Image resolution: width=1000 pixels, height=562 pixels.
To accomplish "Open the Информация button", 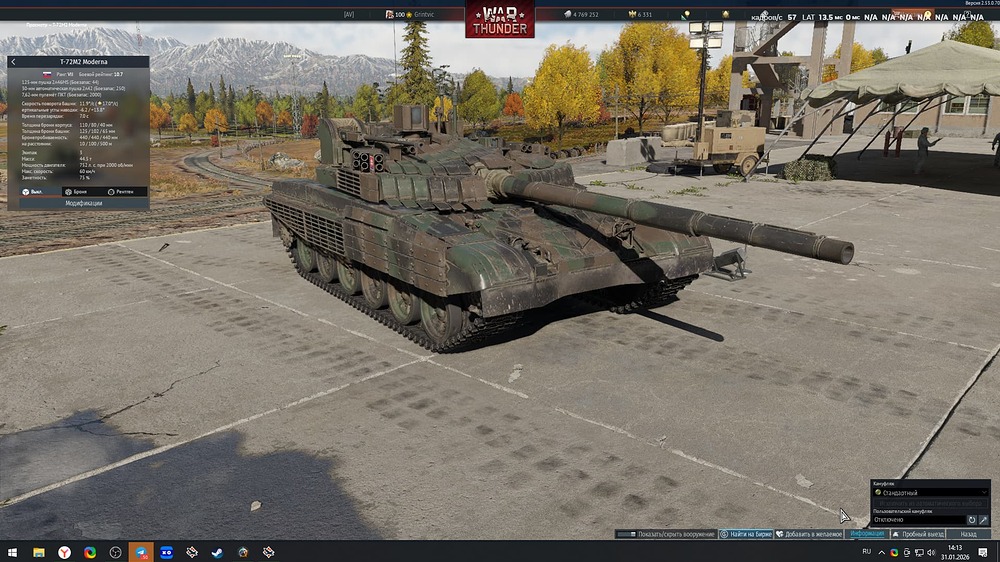I will click(x=866, y=534).
